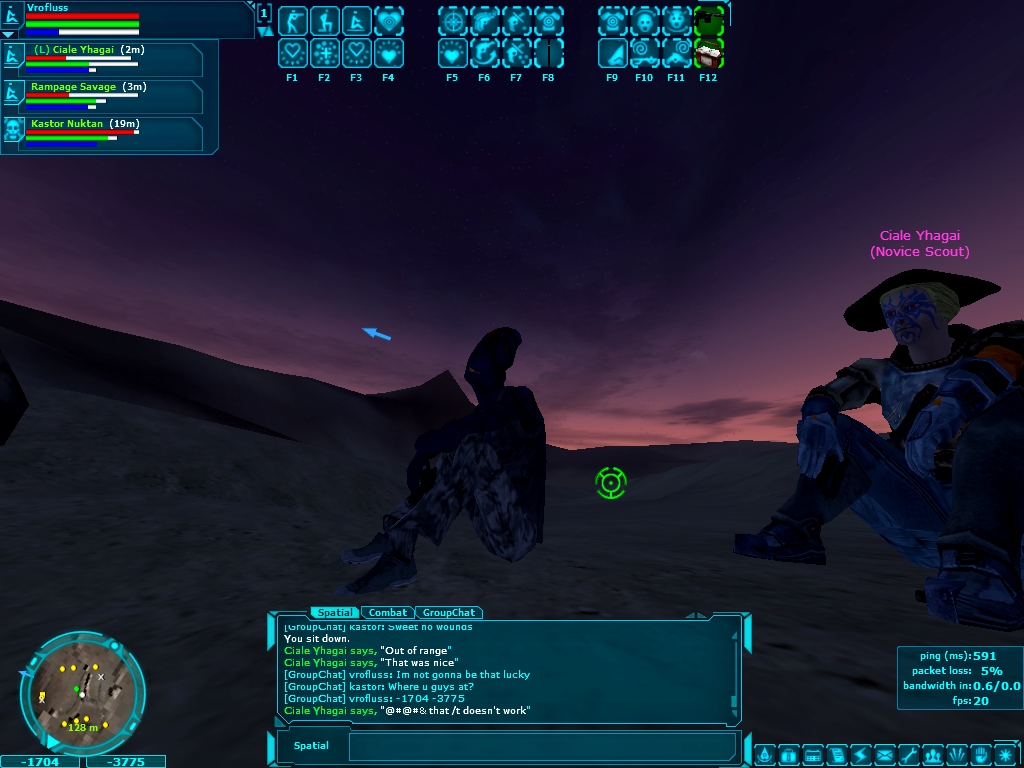Select the Spatial chat tab
This screenshot has width=1024, height=768.
[x=335, y=612]
